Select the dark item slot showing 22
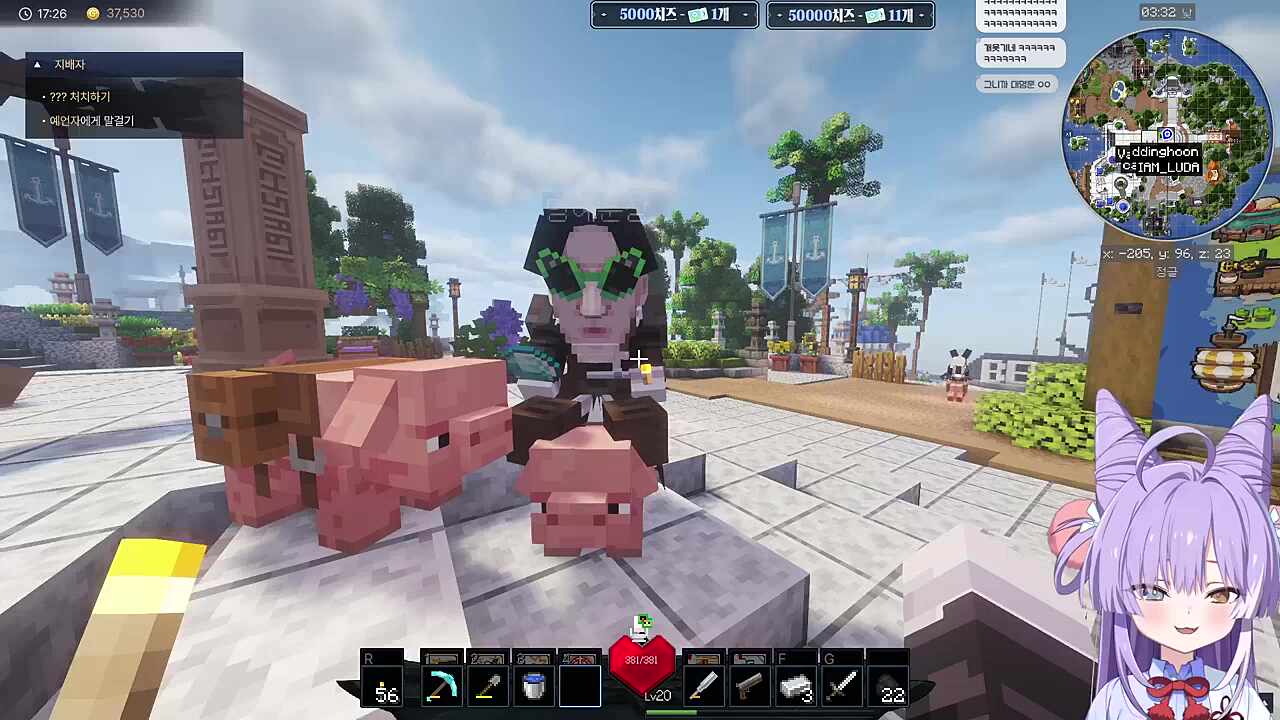Screen dimensions: 1280x720 click(x=889, y=686)
